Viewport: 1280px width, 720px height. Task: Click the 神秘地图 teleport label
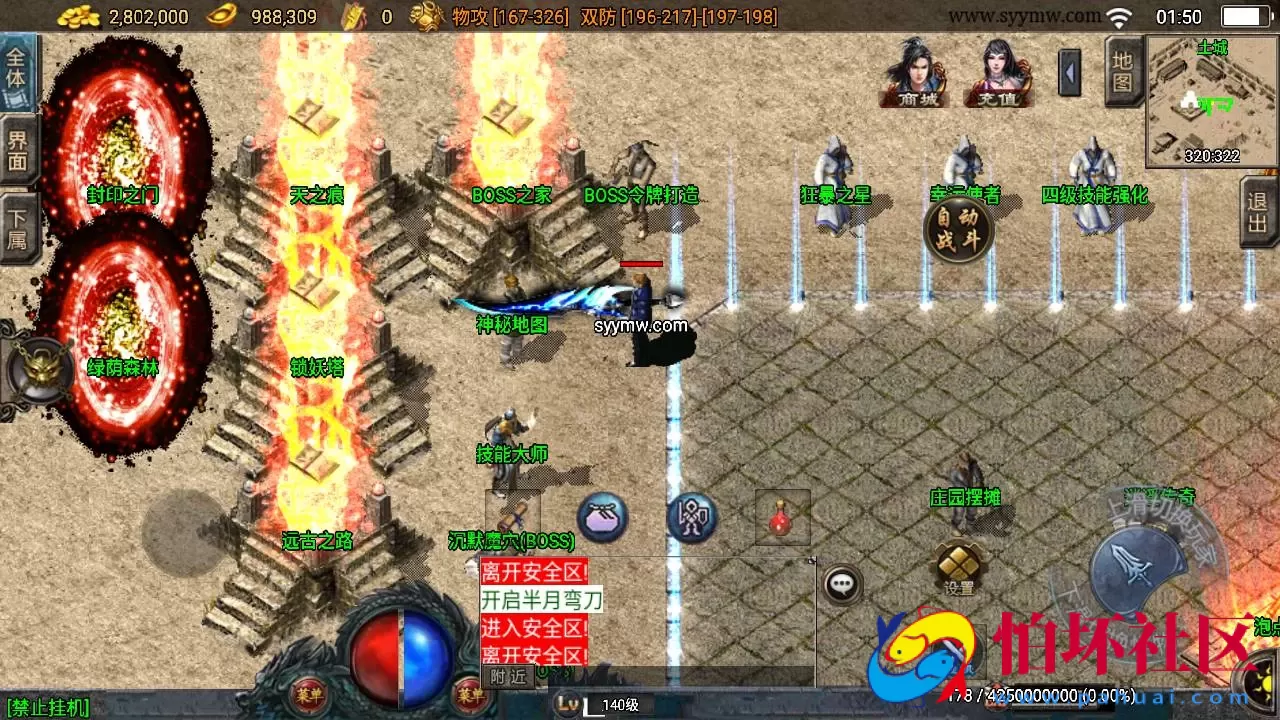click(511, 324)
